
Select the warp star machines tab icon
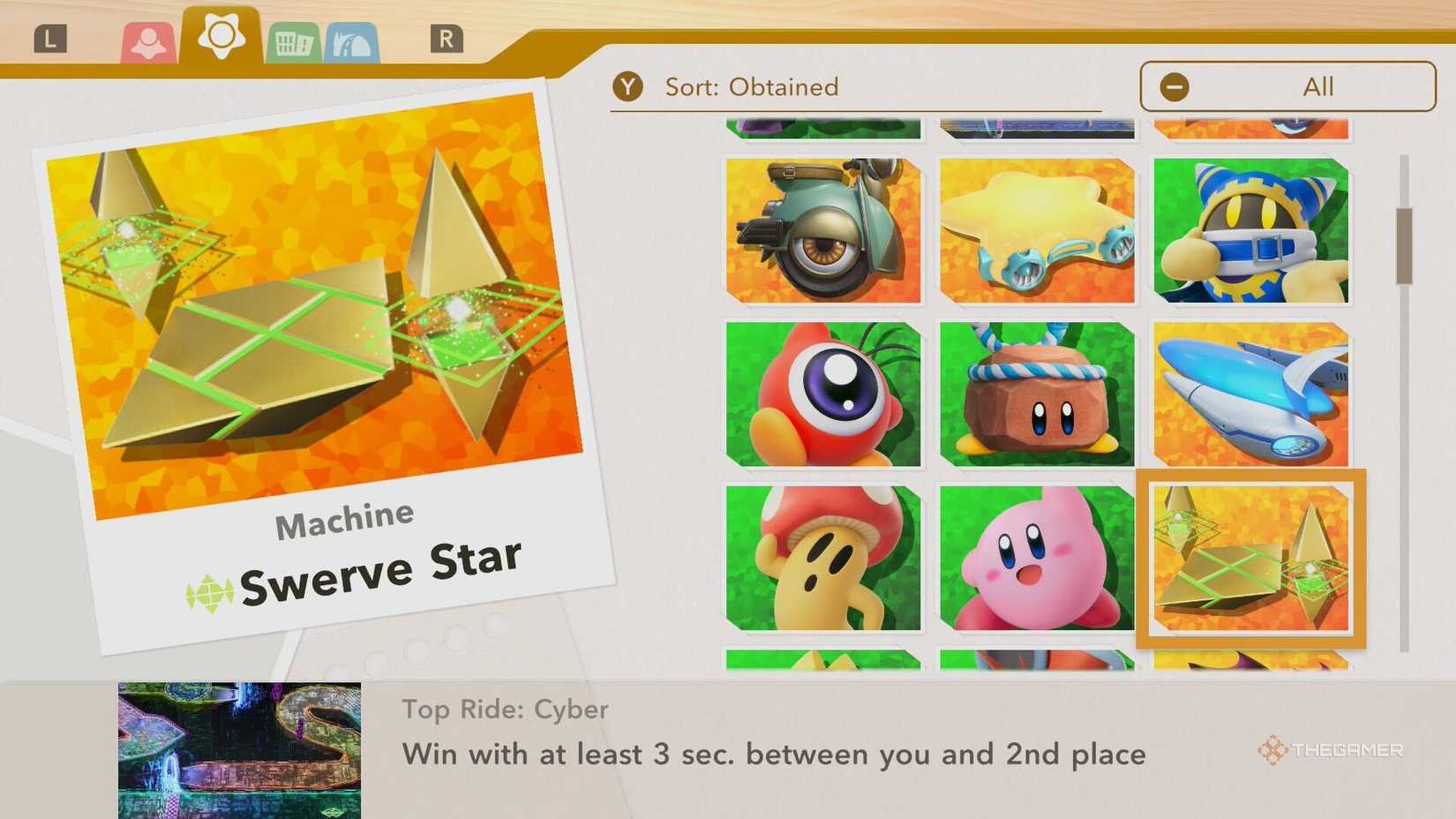coord(221,37)
